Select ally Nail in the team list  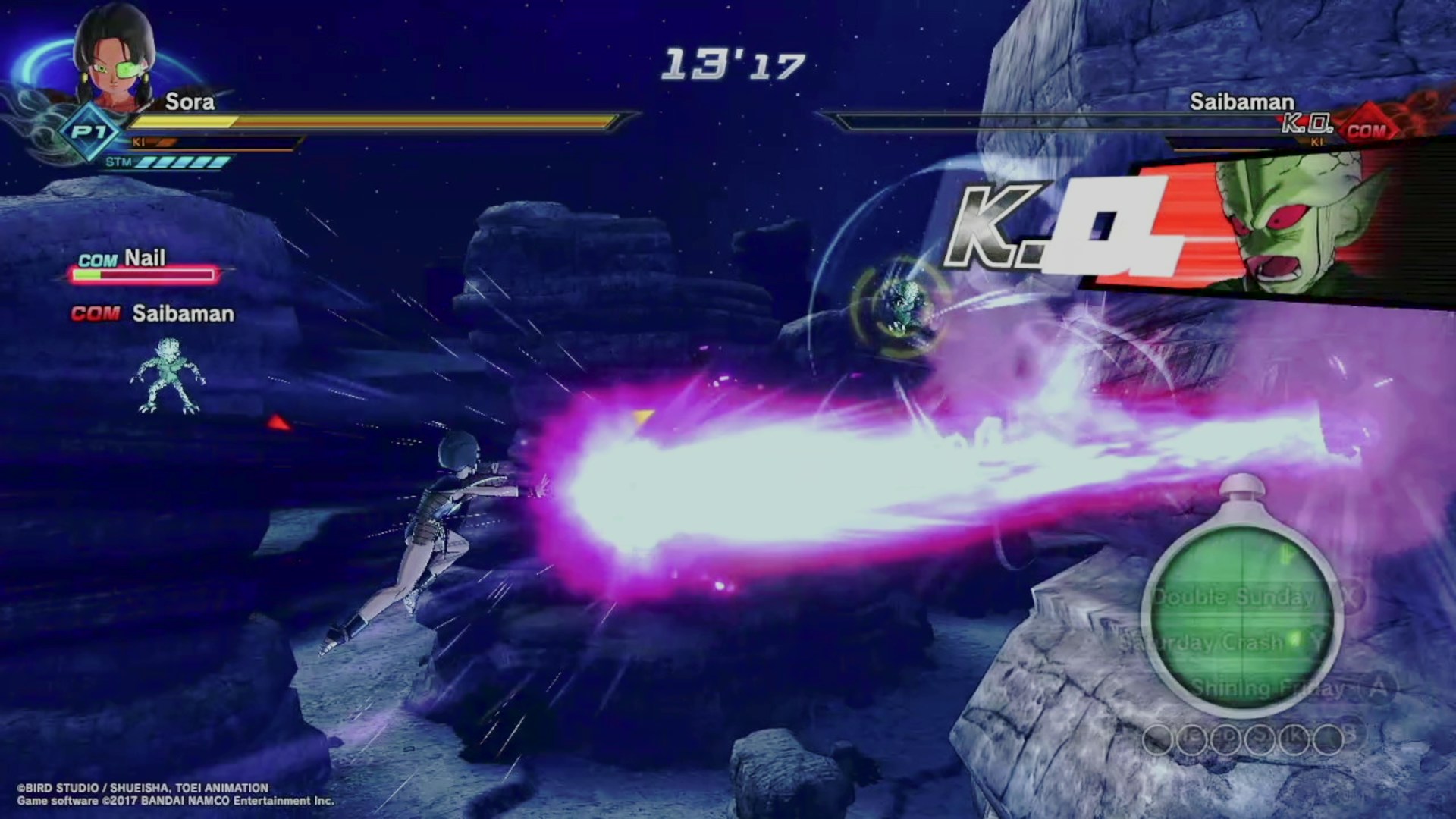click(143, 259)
